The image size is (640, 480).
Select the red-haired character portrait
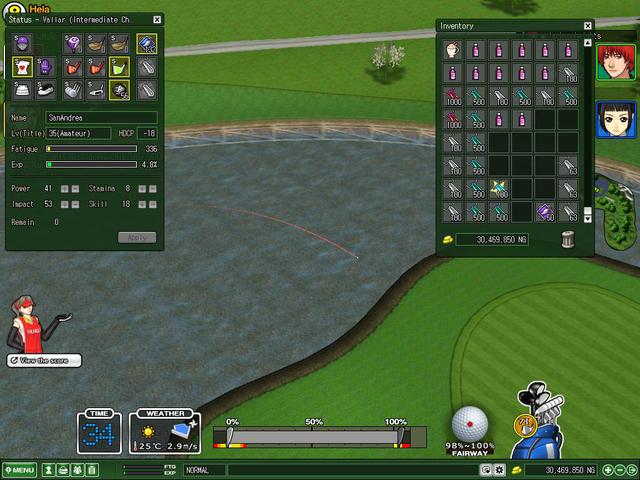610,62
